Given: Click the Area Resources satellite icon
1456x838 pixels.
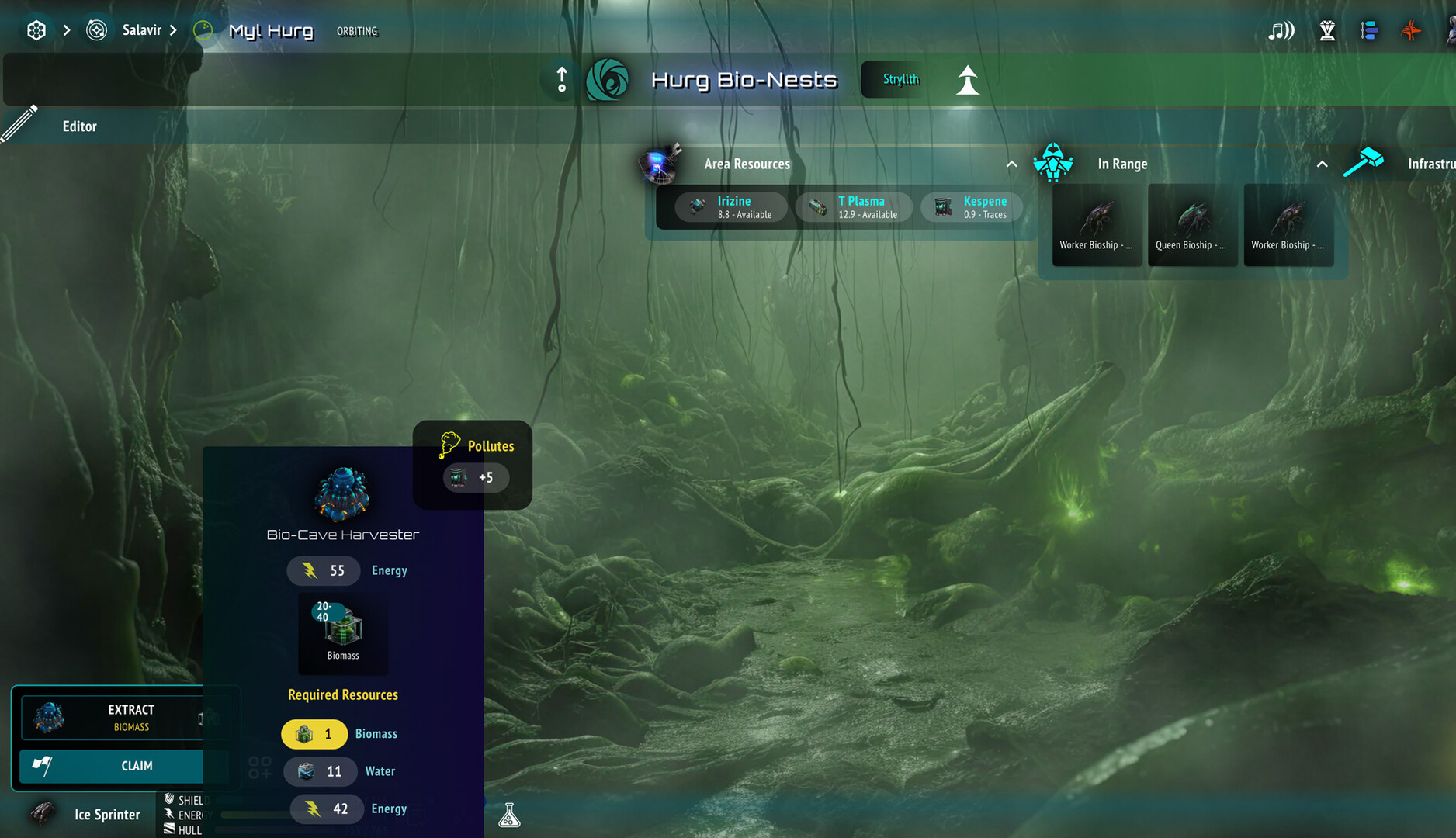Looking at the screenshot, I should pyautogui.click(x=659, y=164).
